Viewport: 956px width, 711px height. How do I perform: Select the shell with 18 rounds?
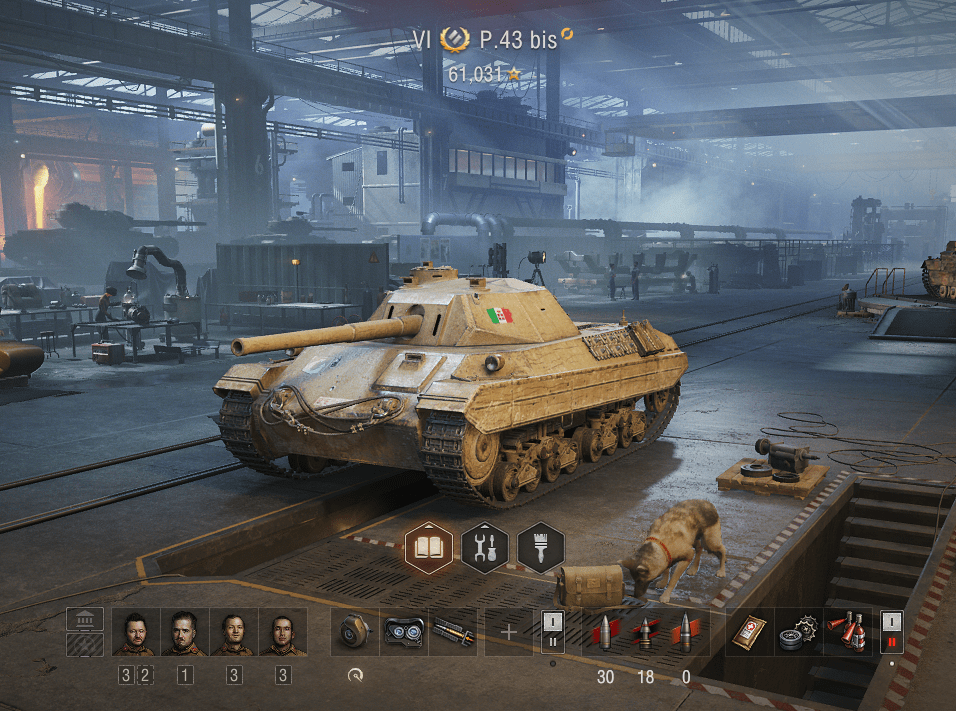point(645,632)
